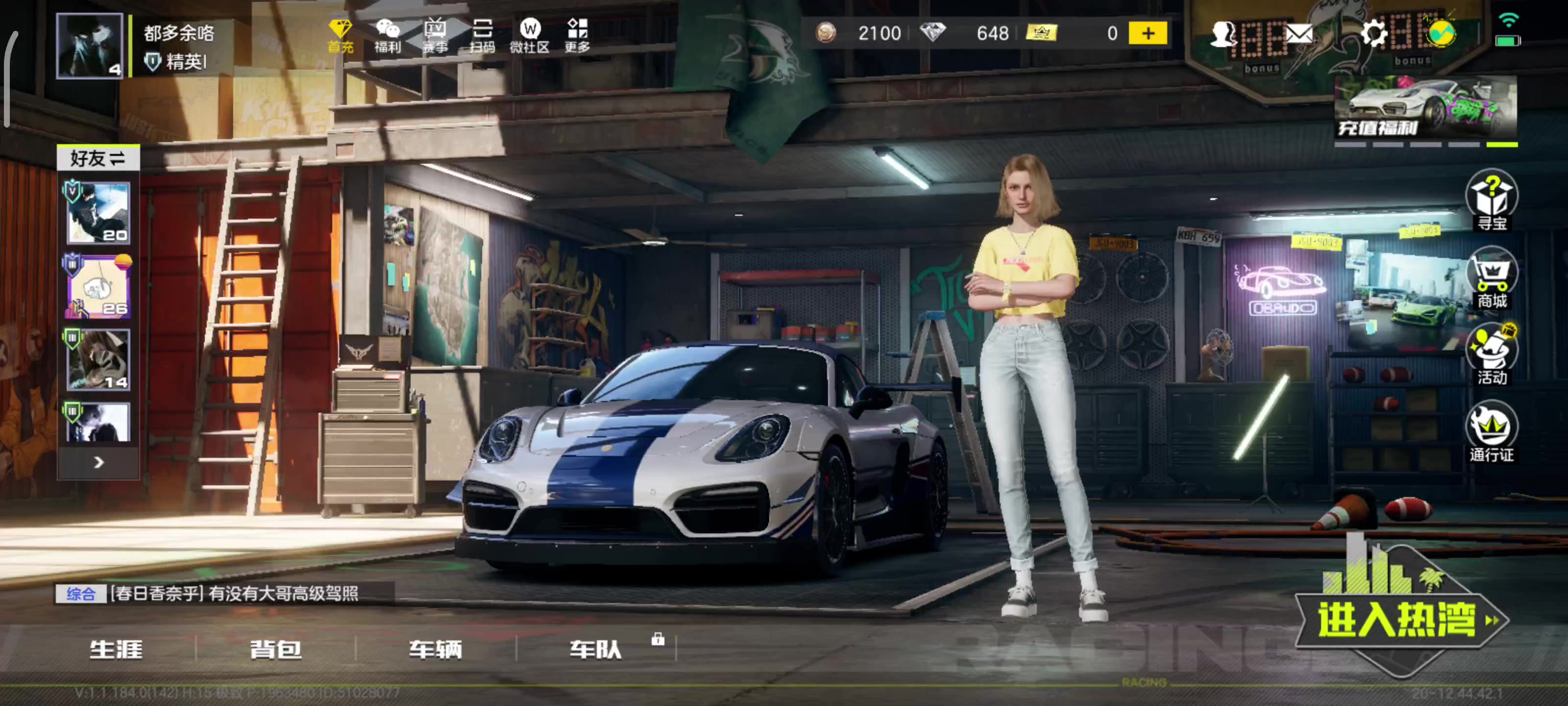
Task: Open the 首充 first recharge offer
Action: coord(340,35)
